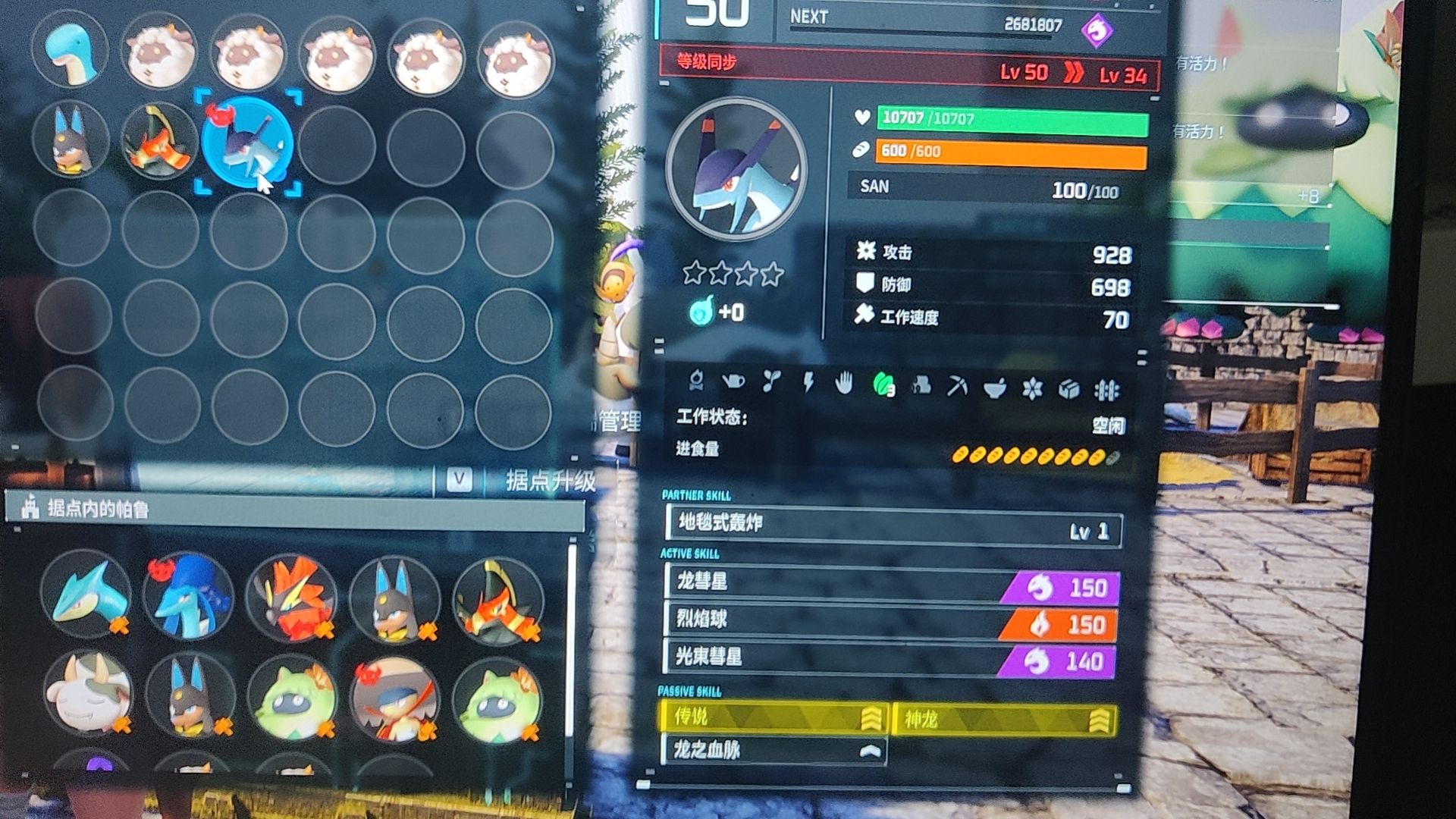
Task: Choose the Anubis in the upper box grid
Action: click(x=71, y=140)
